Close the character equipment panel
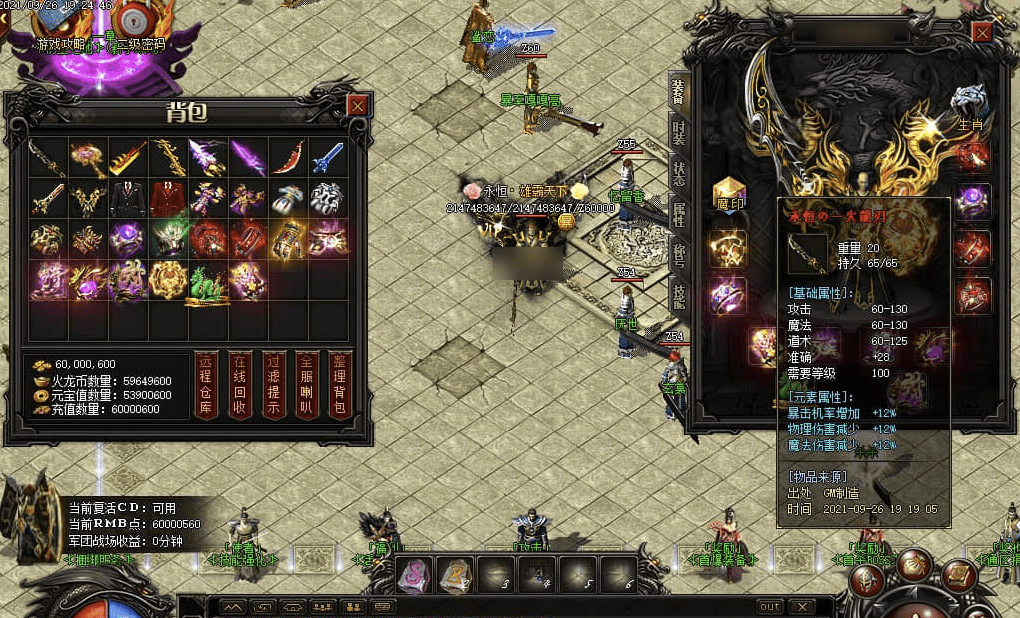 coord(982,33)
